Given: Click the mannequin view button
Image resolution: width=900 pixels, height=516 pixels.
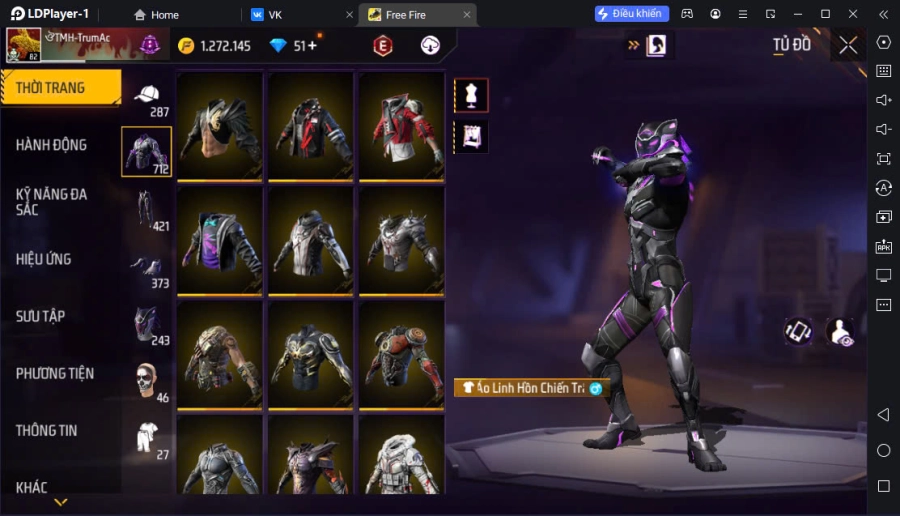Looking at the screenshot, I should click(471, 95).
